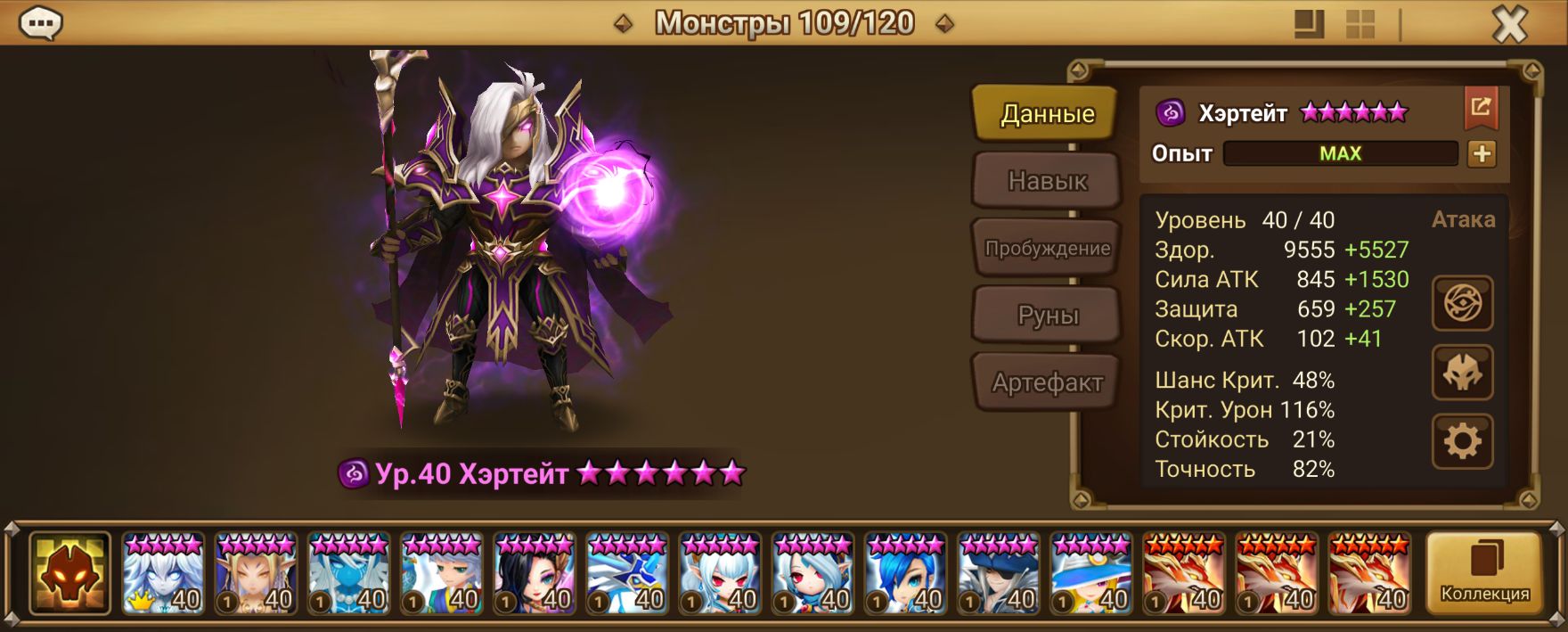The height and width of the screenshot is (632, 1568).
Task: Open the chat speech bubble
Action: 41,23
